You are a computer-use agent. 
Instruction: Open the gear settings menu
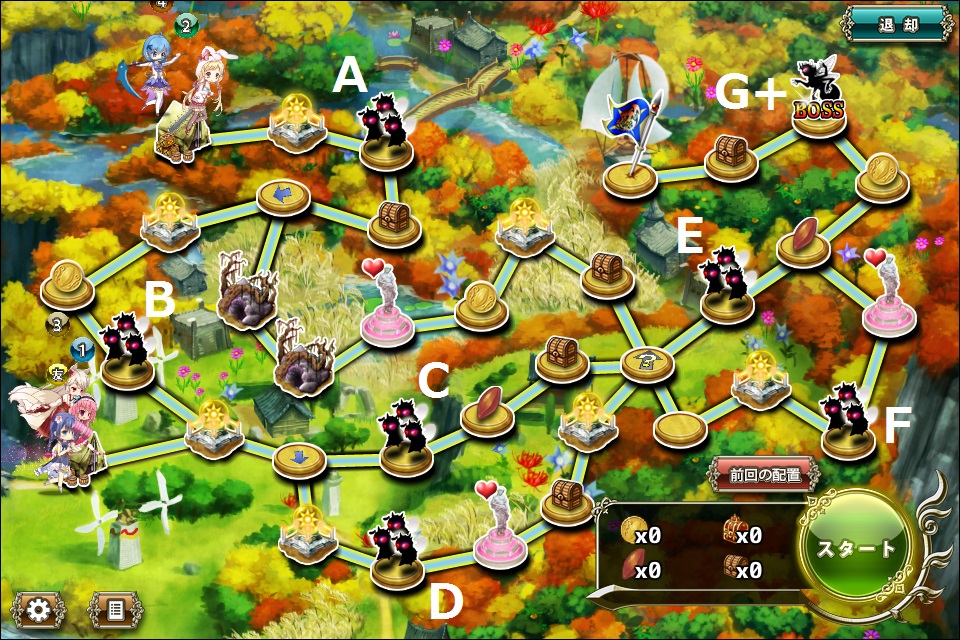pyautogui.click(x=39, y=608)
